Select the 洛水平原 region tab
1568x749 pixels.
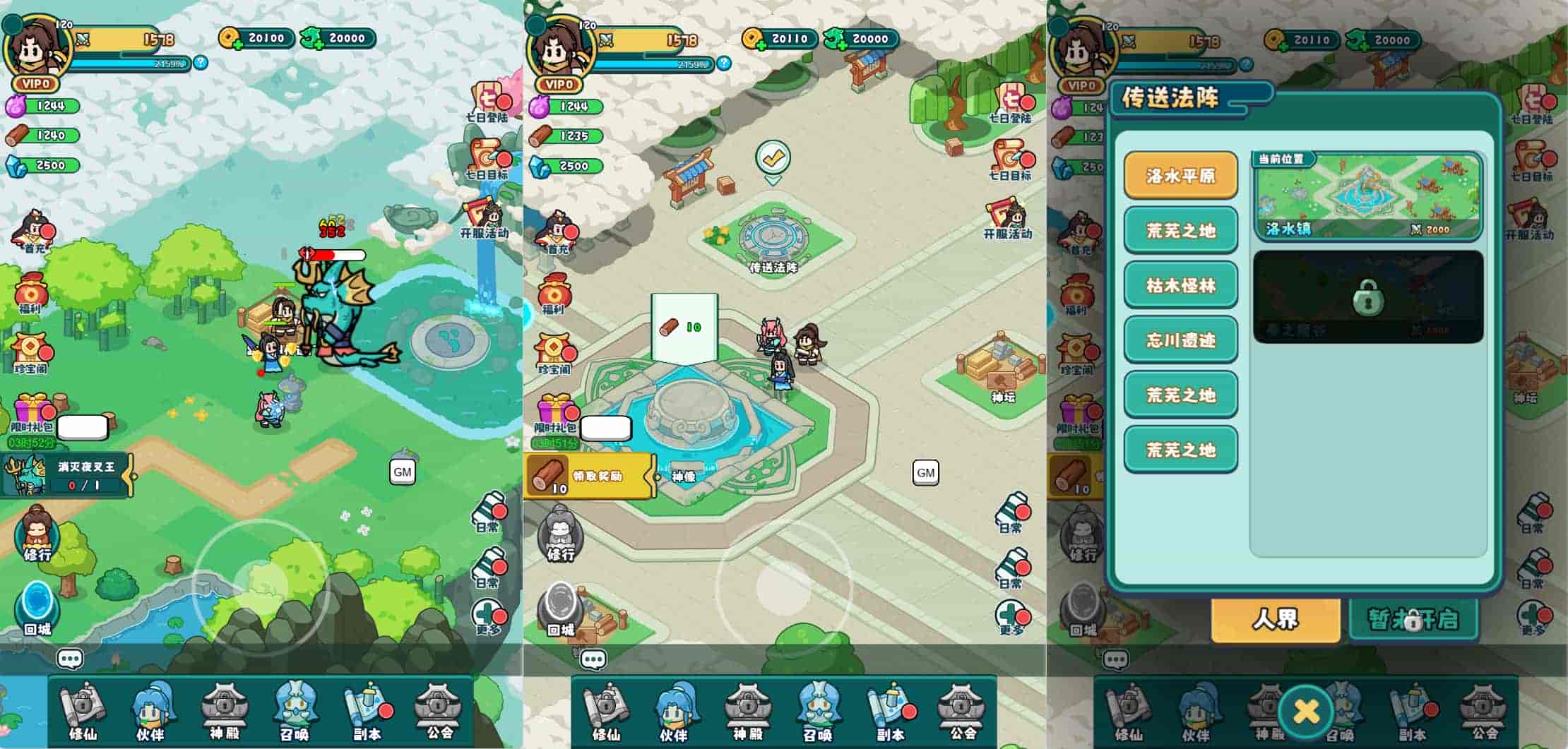coord(1180,175)
